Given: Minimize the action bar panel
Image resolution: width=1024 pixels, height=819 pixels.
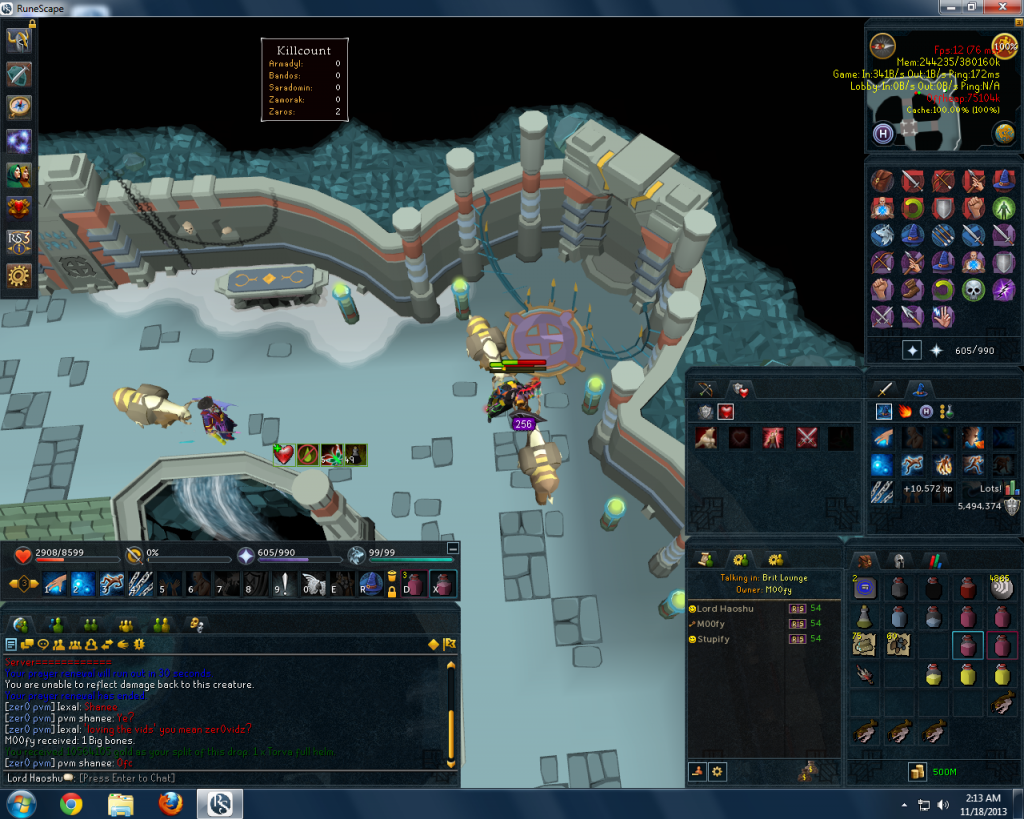Looking at the screenshot, I should pyautogui.click(x=453, y=548).
